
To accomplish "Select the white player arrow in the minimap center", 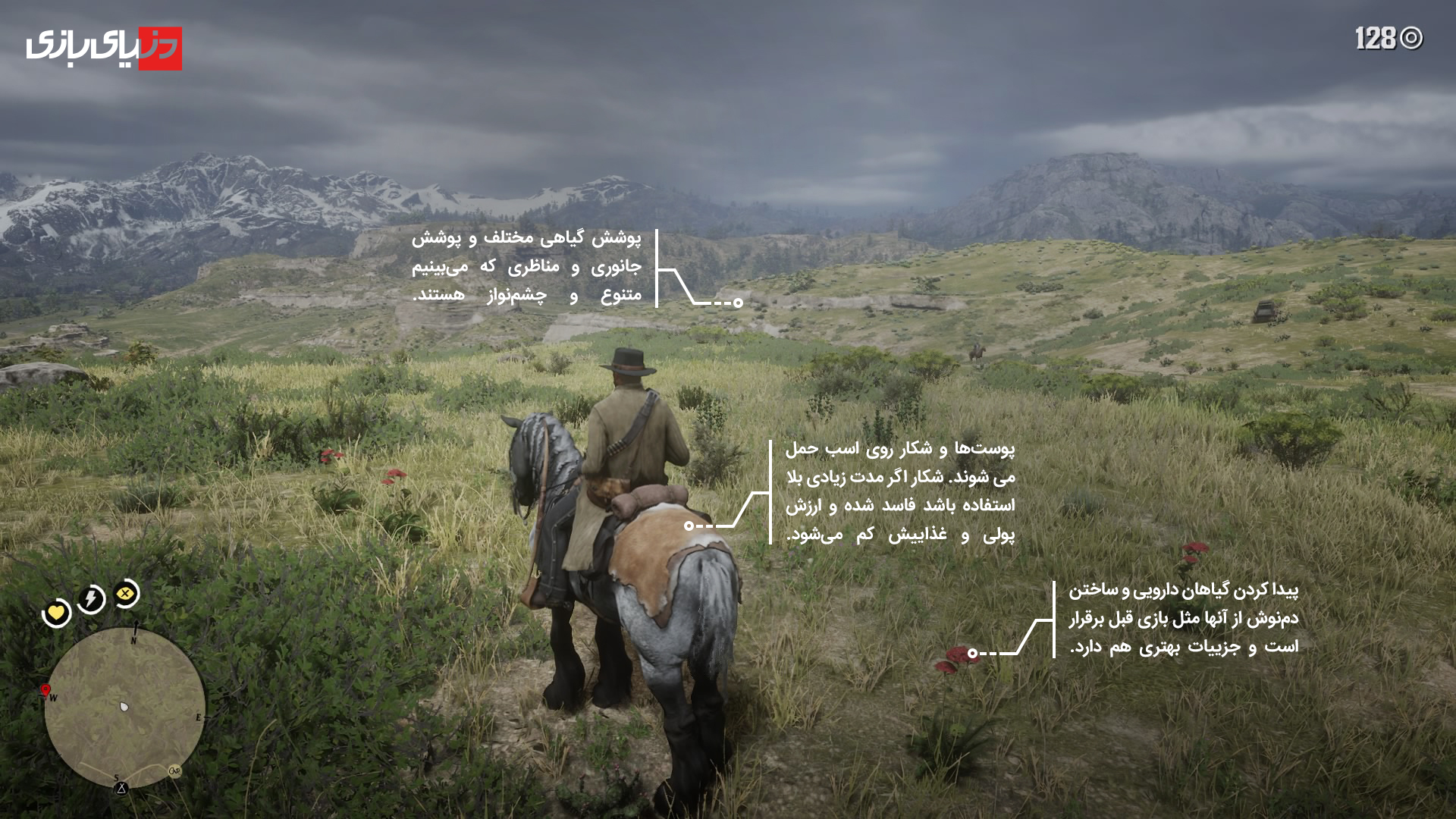I will coord(123,707).
